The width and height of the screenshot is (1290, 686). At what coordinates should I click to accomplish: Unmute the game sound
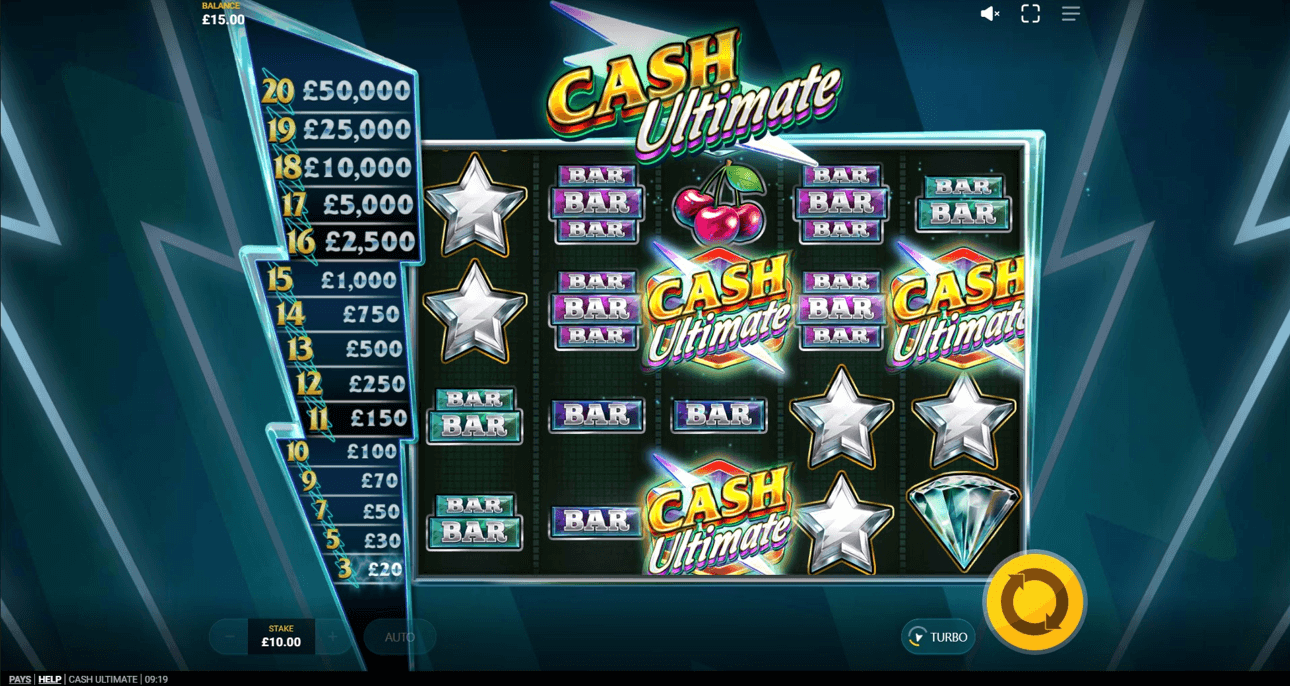990,14
